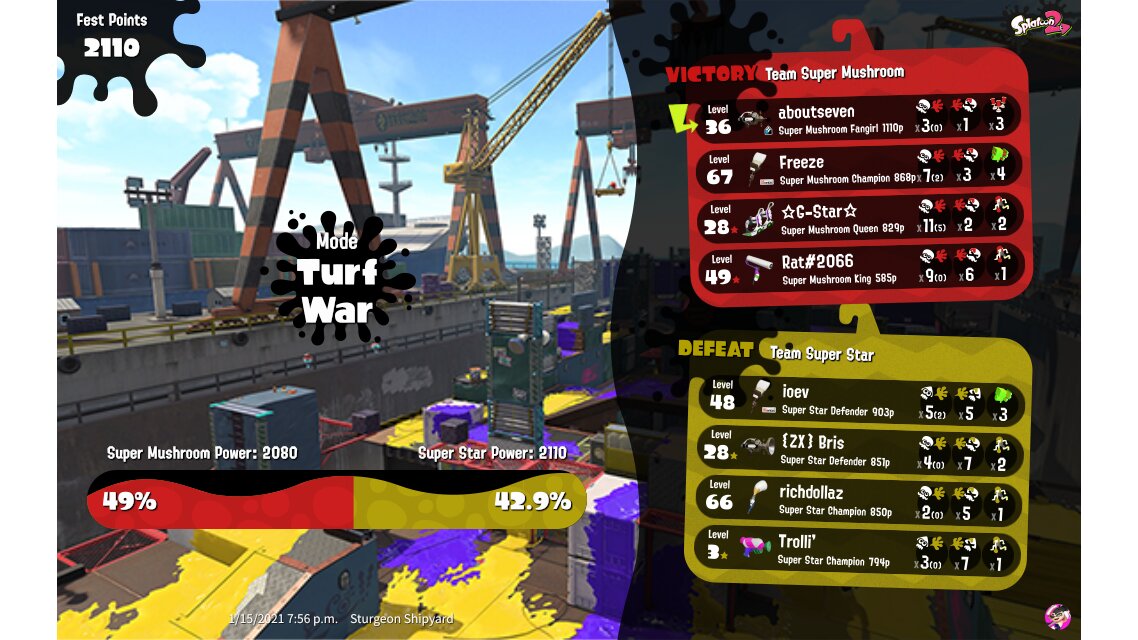This screenshot has height=640, width=1138.
Task: Choose richdollaz's result row
Action: [x=860, y=501]
